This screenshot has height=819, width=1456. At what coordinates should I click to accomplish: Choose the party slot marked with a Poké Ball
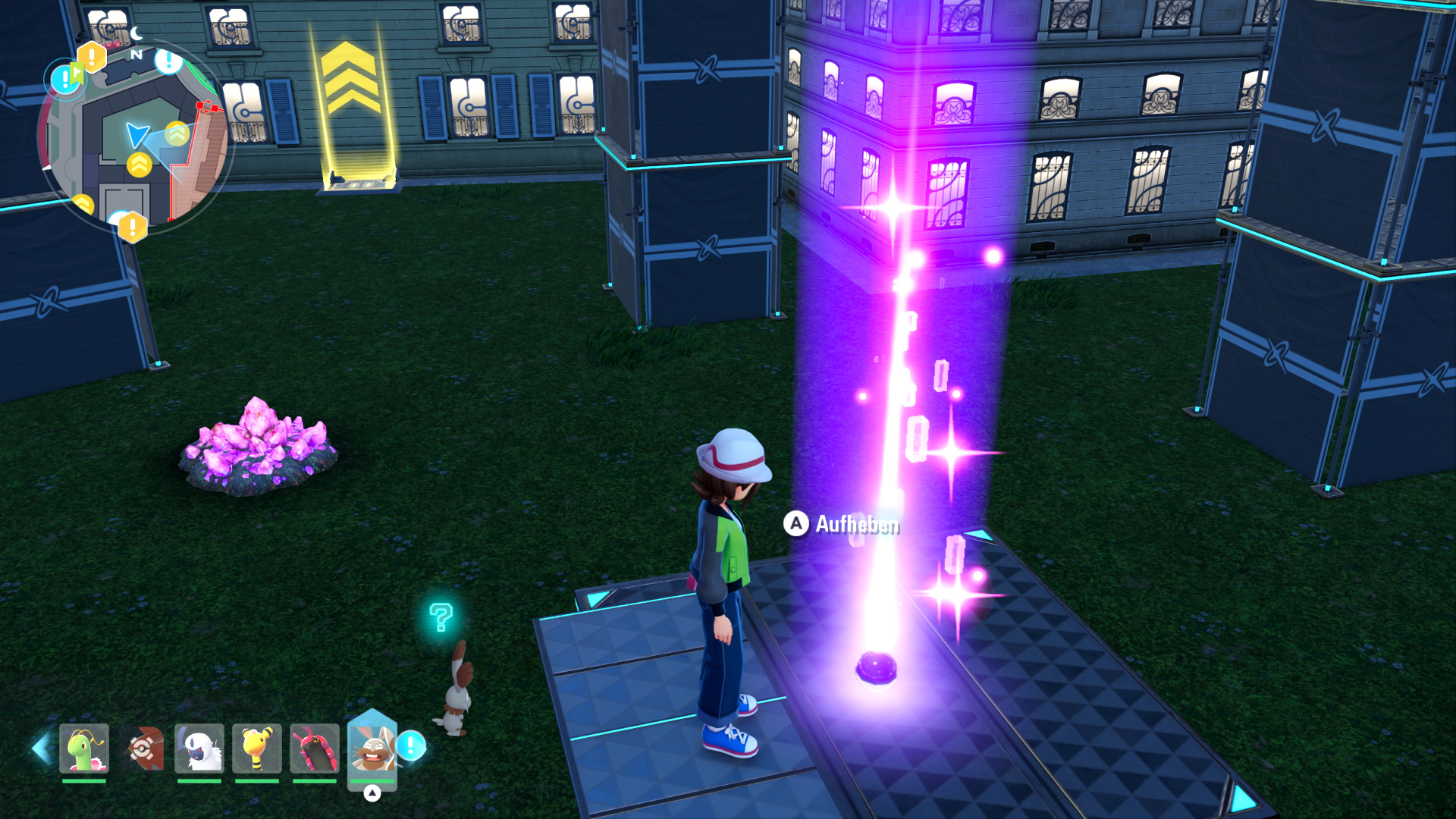coord(143,748)
